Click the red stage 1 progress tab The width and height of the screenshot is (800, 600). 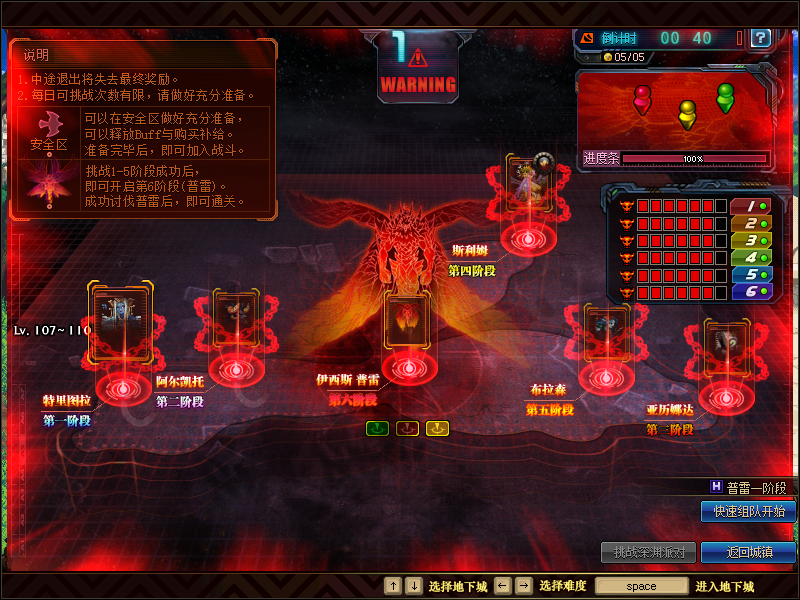(x=750, y=206)
